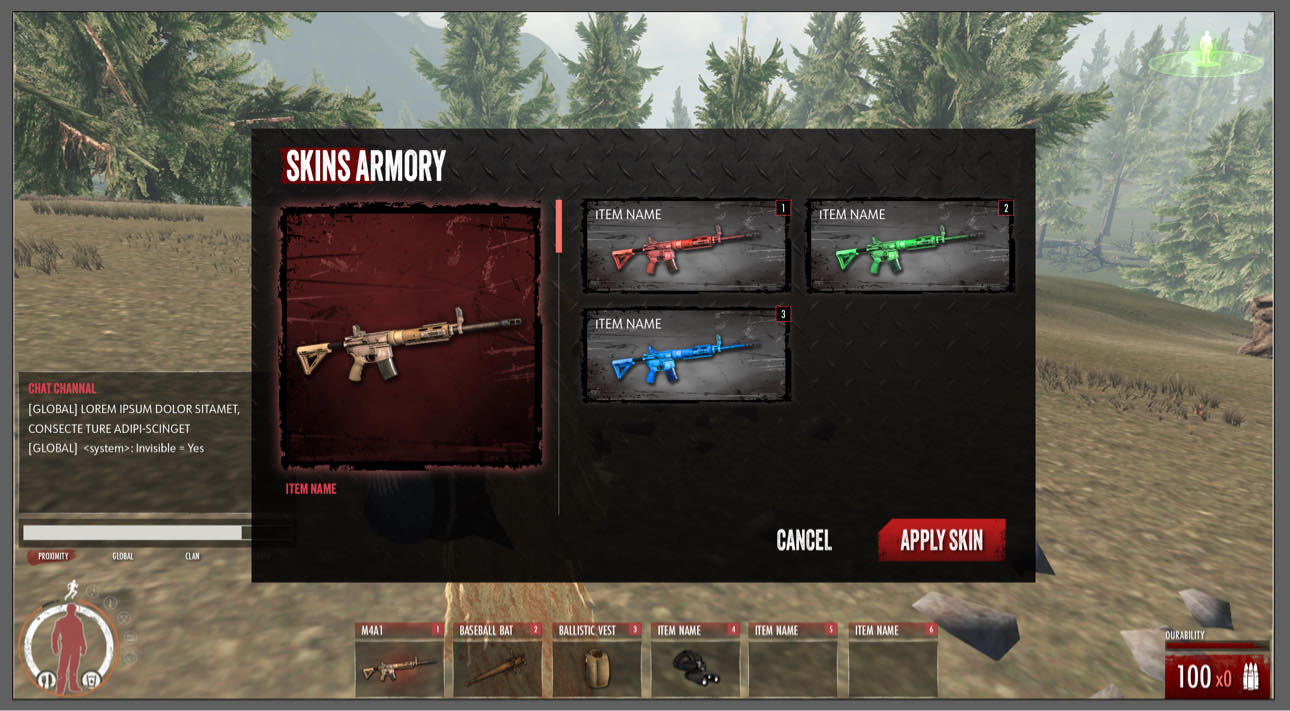
Task: Focus the chat message input box
Action: [x=132, y=533]
